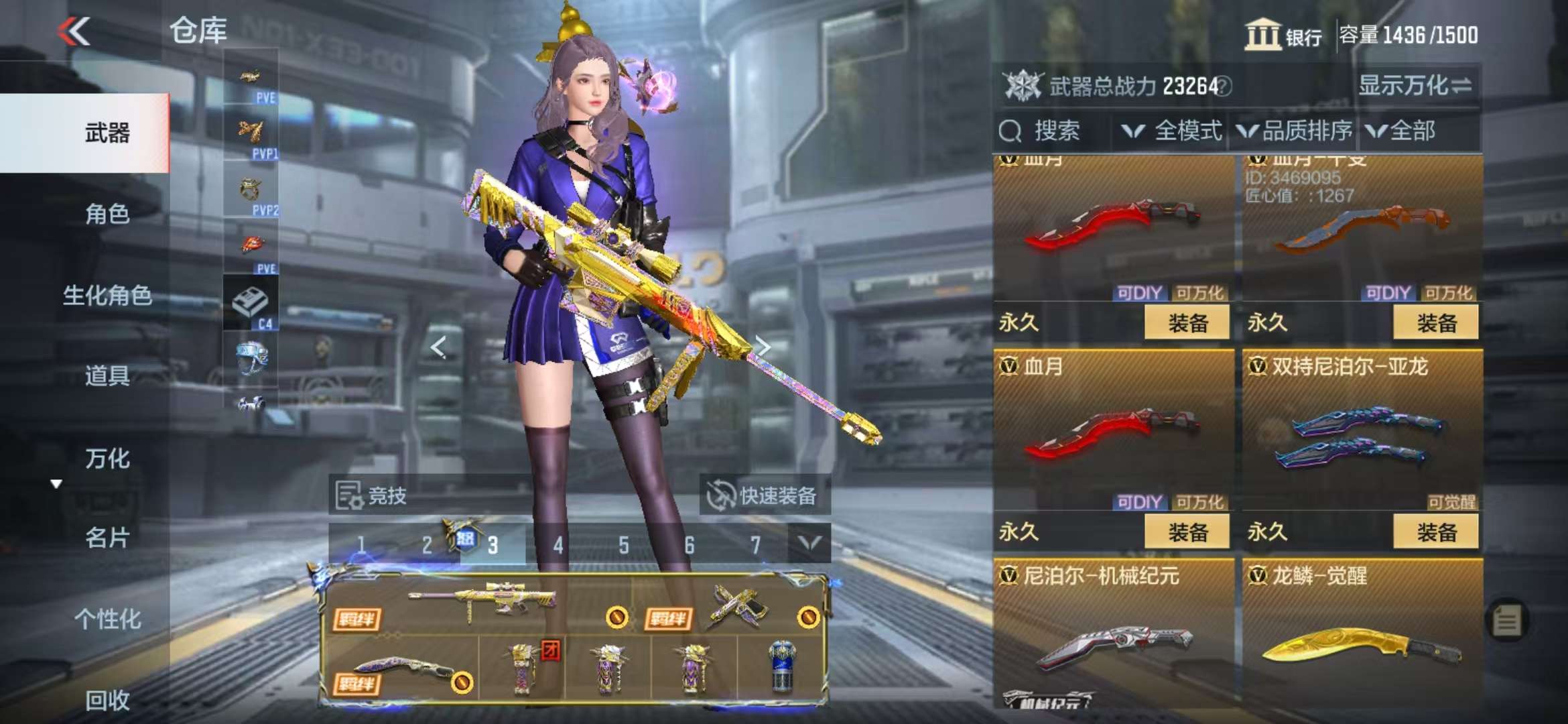Switch to the 生化角色 category
1568x724 pixels.
[x=107, y=295]
